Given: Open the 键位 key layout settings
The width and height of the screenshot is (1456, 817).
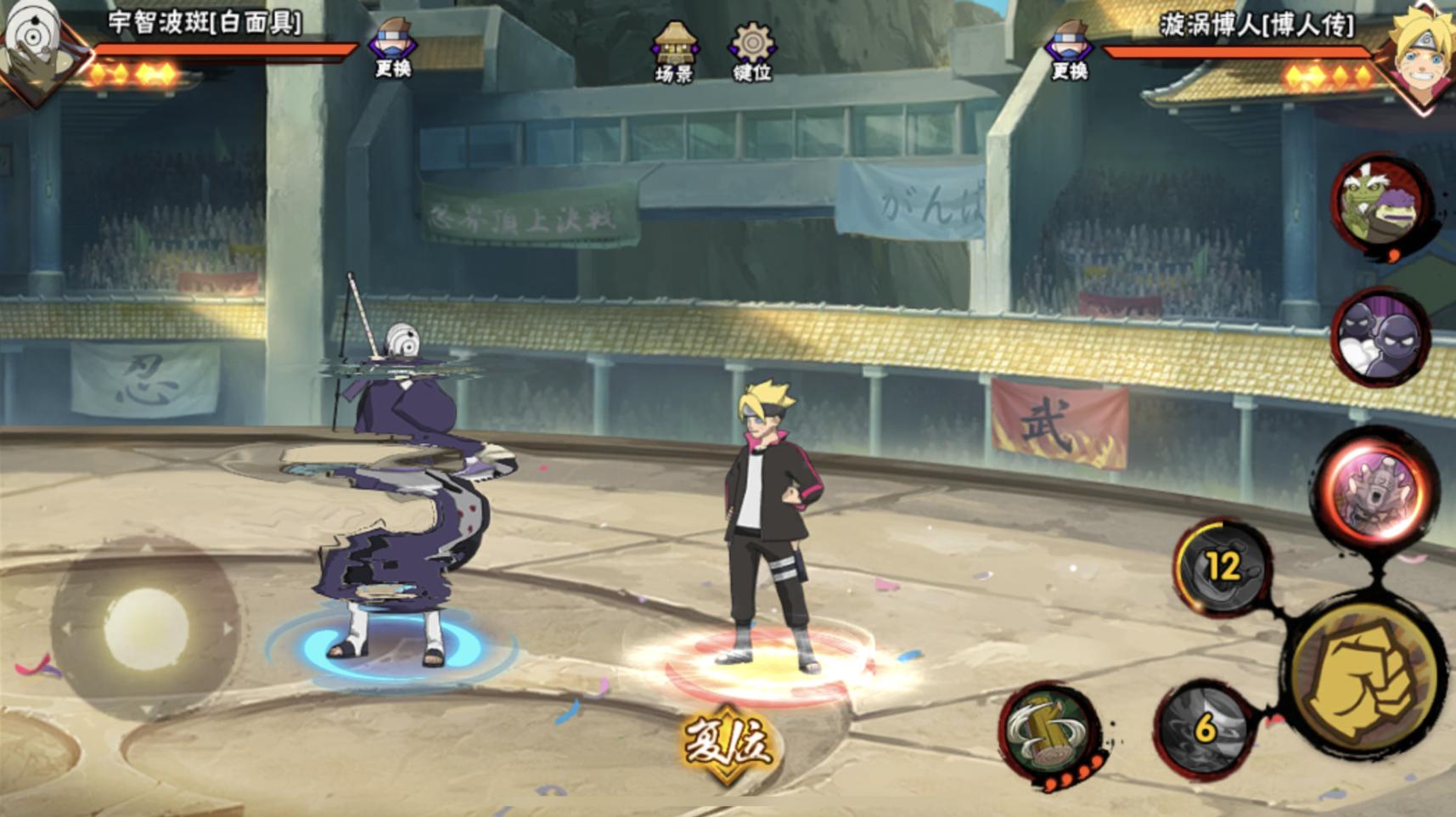Looking at the screenshot, I should pyautogui.click(x=752, y=51).
